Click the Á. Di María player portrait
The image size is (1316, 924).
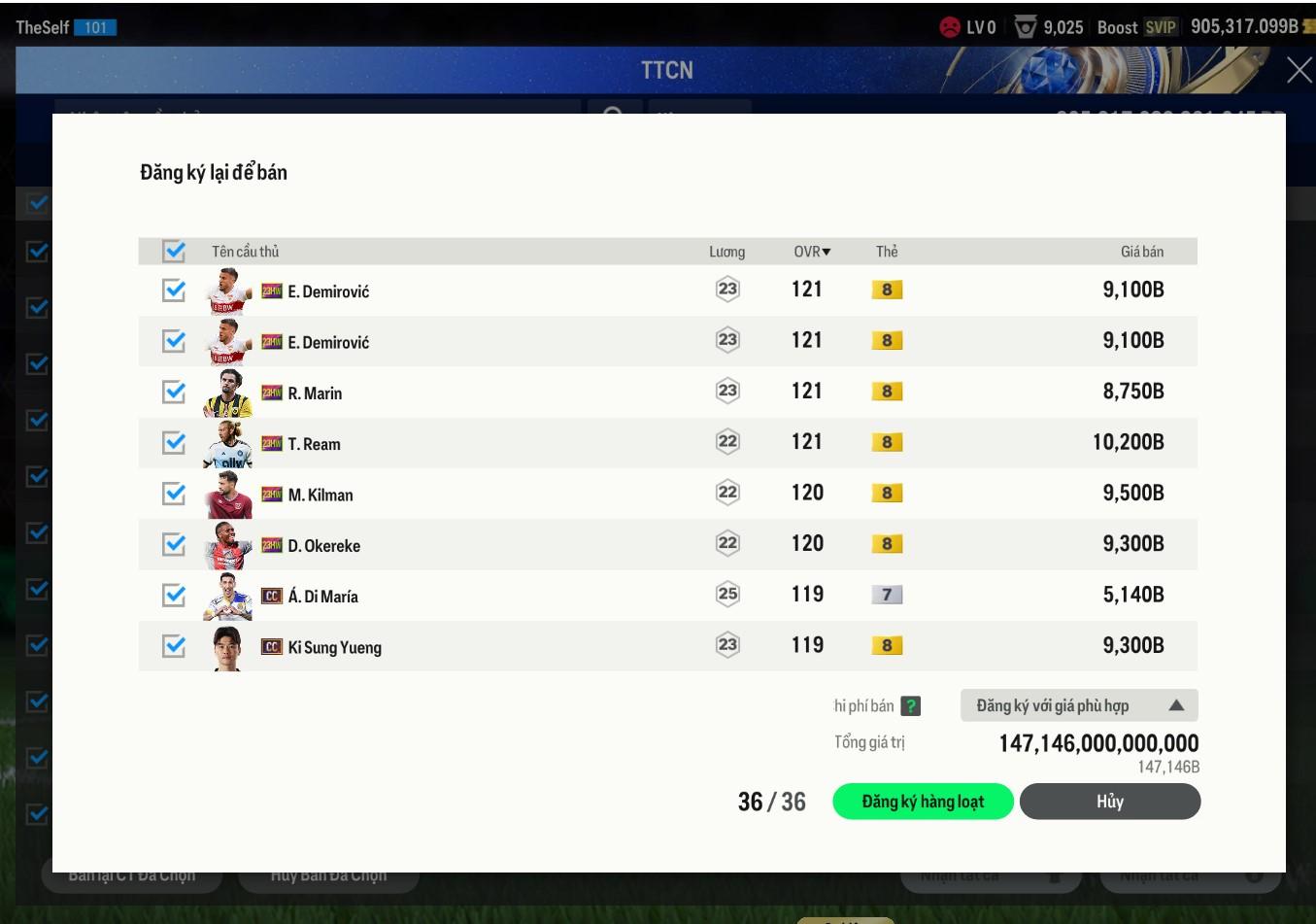coord(228,596)
